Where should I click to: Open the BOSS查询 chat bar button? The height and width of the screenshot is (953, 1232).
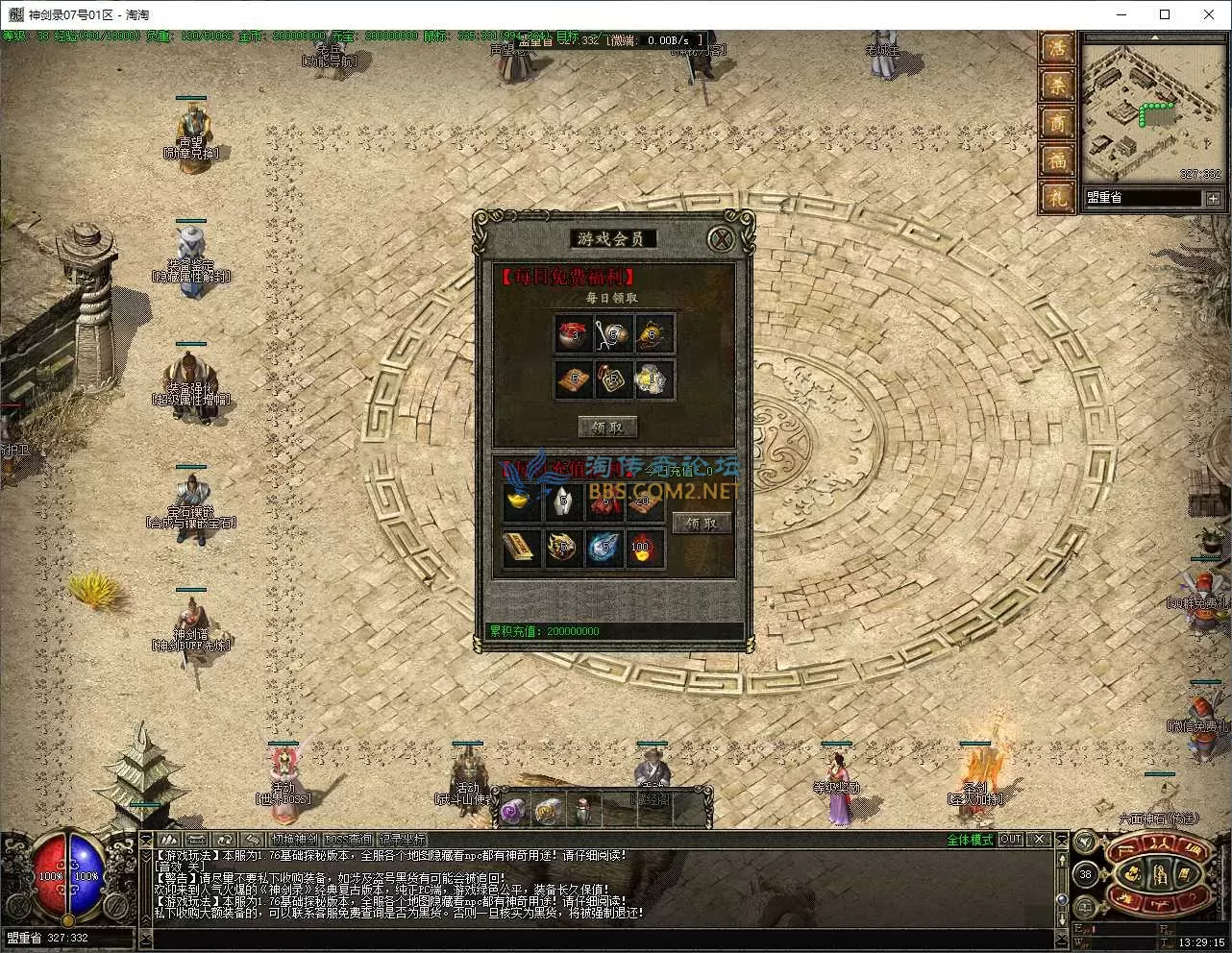click(348, 840)
